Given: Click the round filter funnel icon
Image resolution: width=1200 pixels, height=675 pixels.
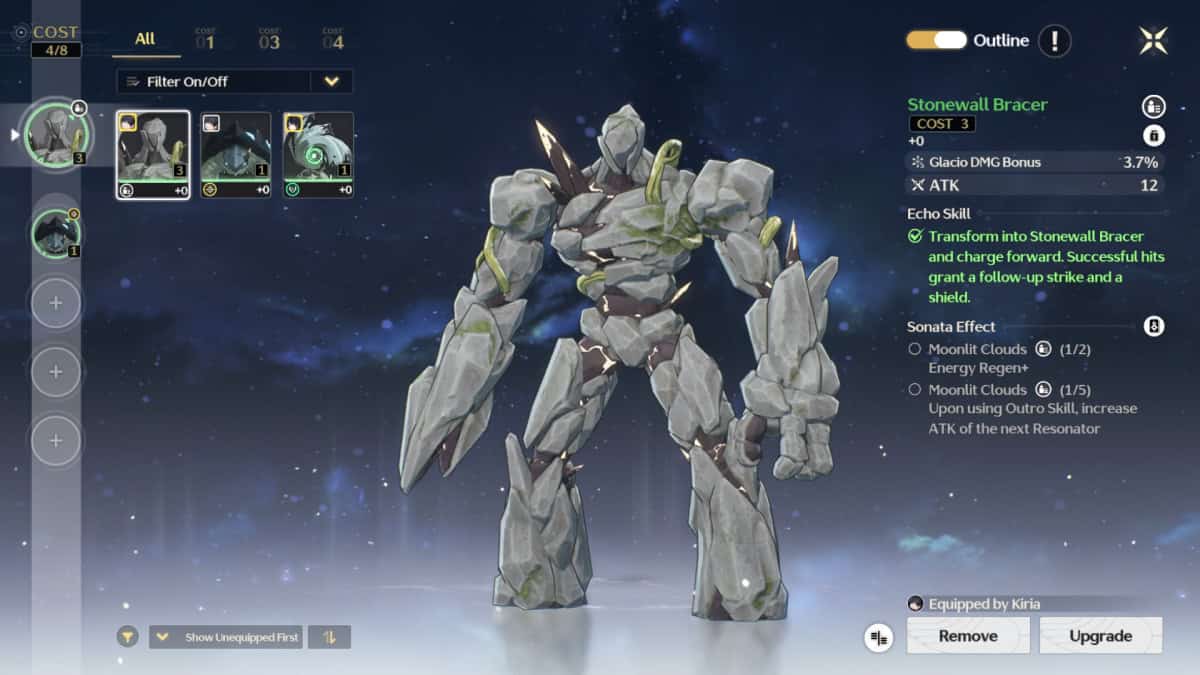Looking at the screenshot, I should tap(127, 637).
